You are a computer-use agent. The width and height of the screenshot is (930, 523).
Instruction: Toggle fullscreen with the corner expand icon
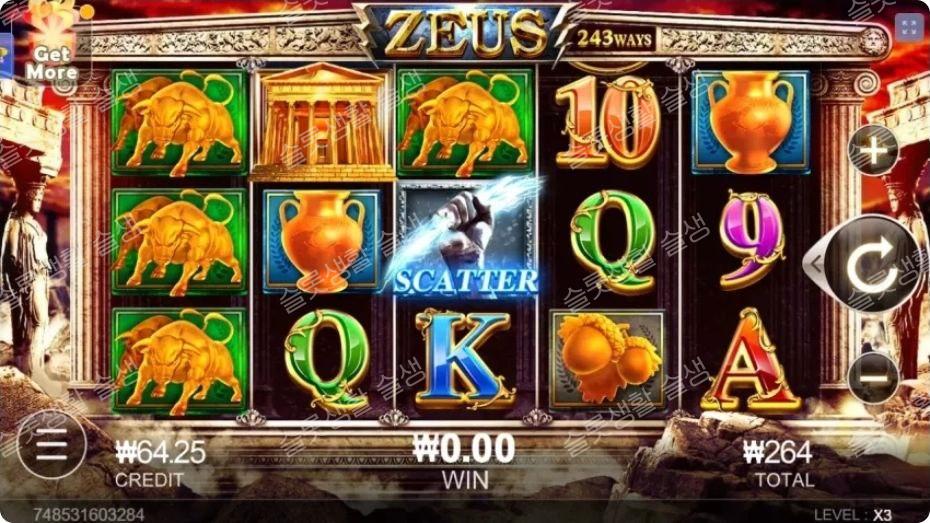pyautogui.click(x=909, y=27)
